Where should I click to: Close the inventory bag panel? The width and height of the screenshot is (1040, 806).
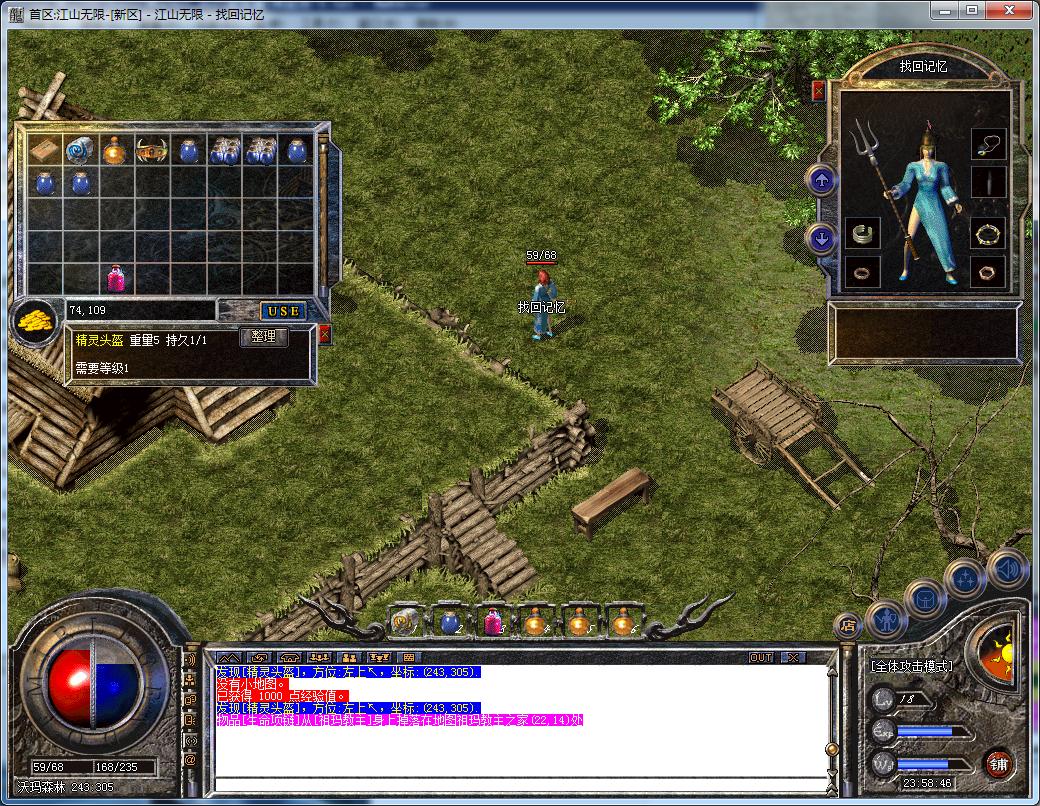[324, 334]
